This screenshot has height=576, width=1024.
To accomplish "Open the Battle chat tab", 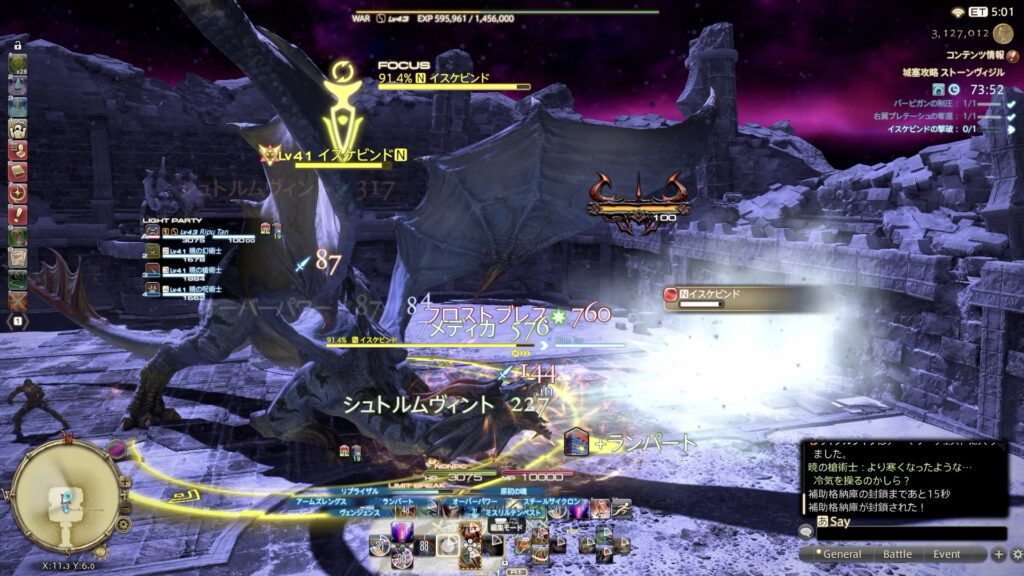I will click(x=897, y=554).
